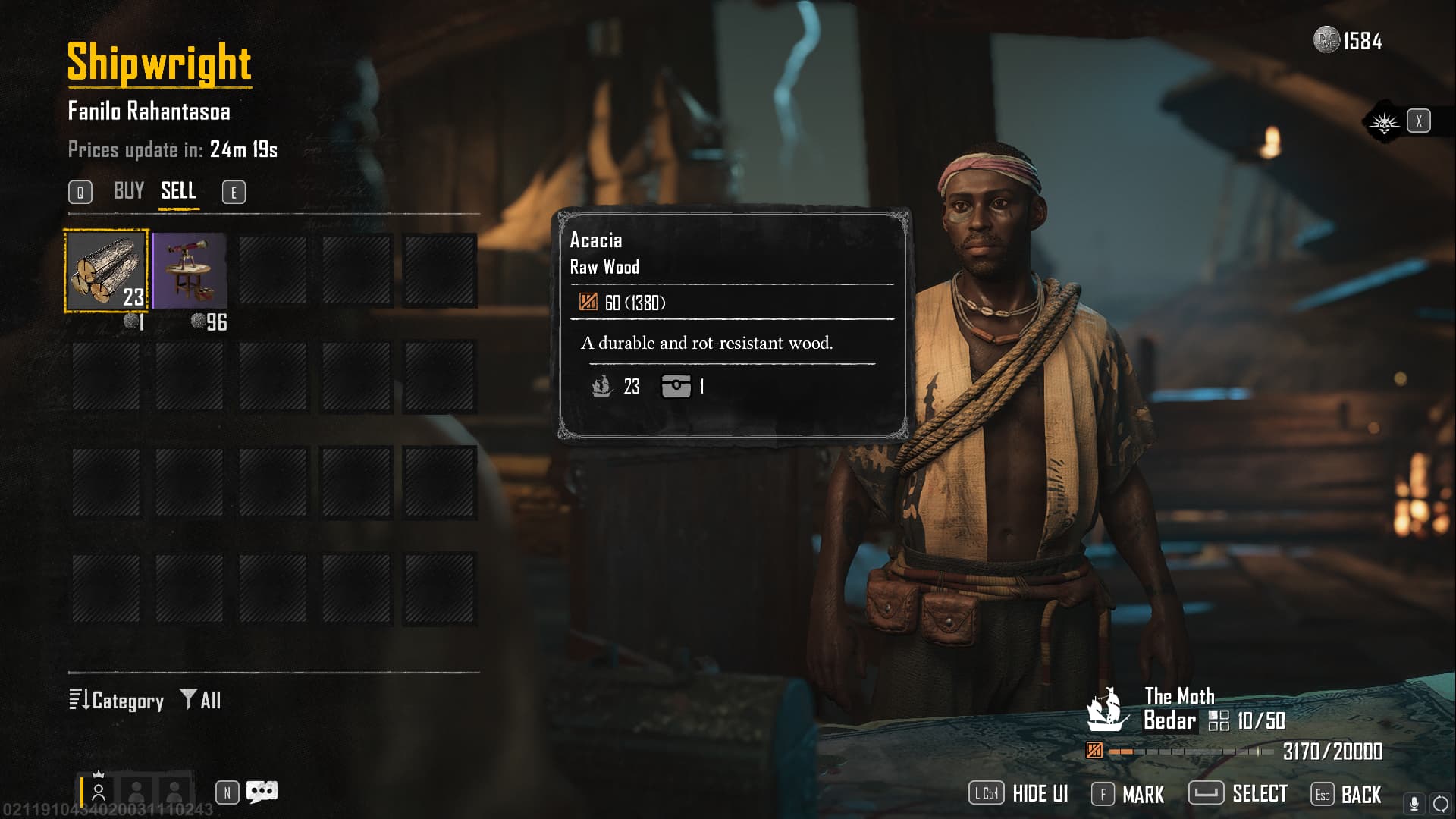Go BACK from the Shipwright menu
This screenshot has width=1456, height=819.
pyautogui.click(x=1346, y=794)
